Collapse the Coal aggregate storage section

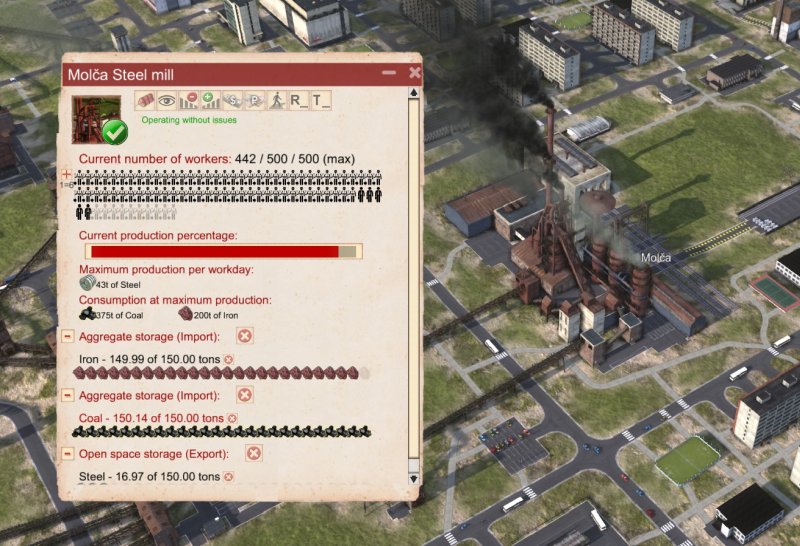[x=67, y=395]
